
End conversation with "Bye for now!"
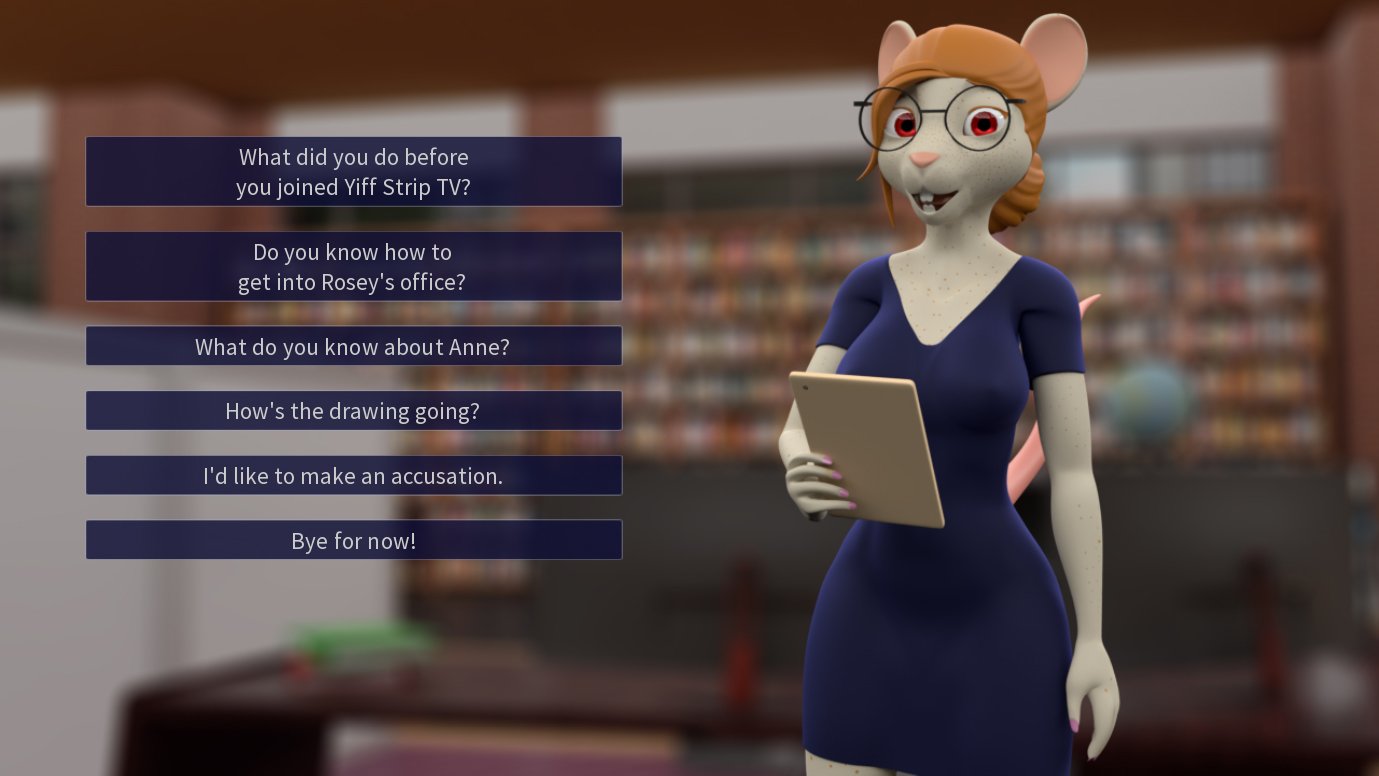coord(353,540)
